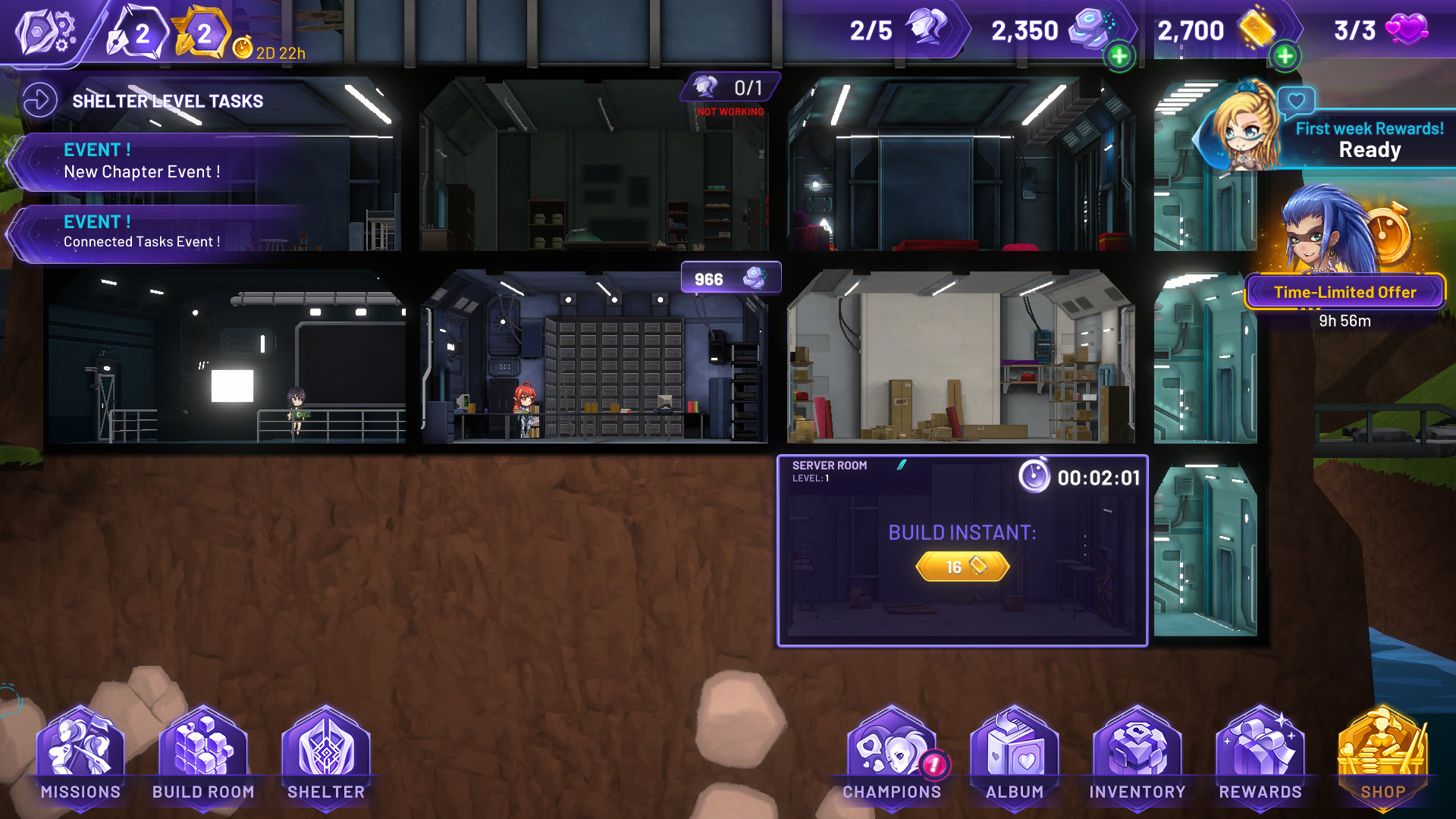
Task: Add more gold tickets with plus button
Action: click(x=1285, y=56)
